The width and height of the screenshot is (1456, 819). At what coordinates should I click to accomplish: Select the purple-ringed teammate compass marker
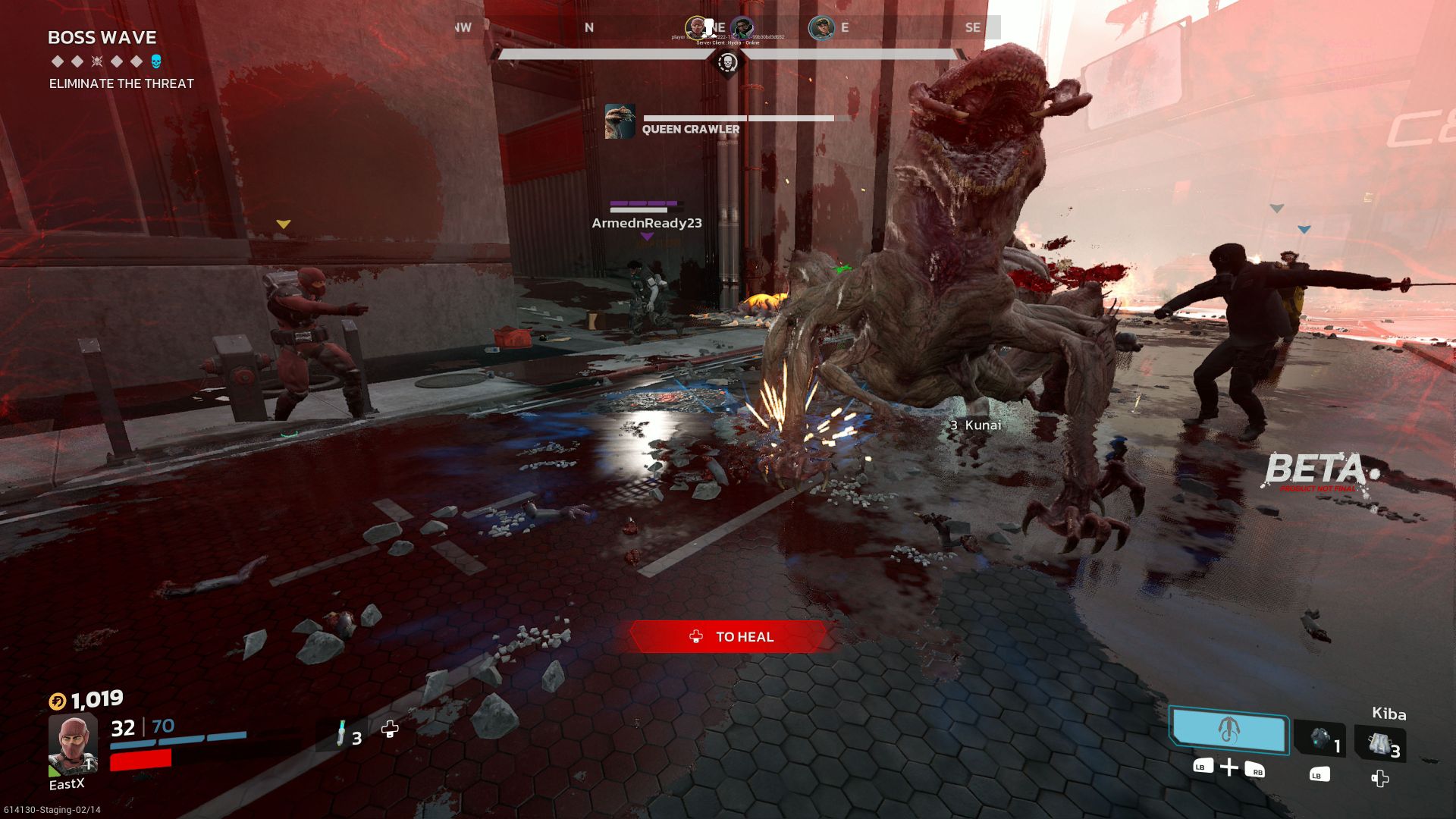pos(742,28)
